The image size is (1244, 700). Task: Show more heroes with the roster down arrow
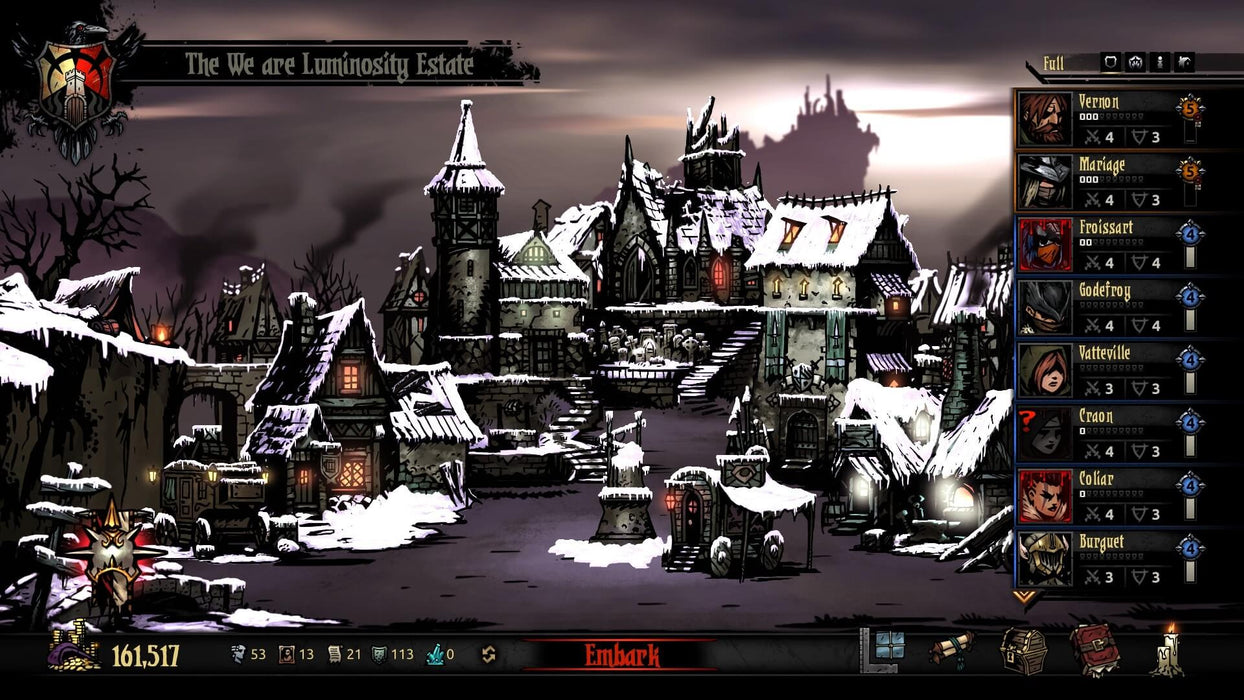(1024, 597)
